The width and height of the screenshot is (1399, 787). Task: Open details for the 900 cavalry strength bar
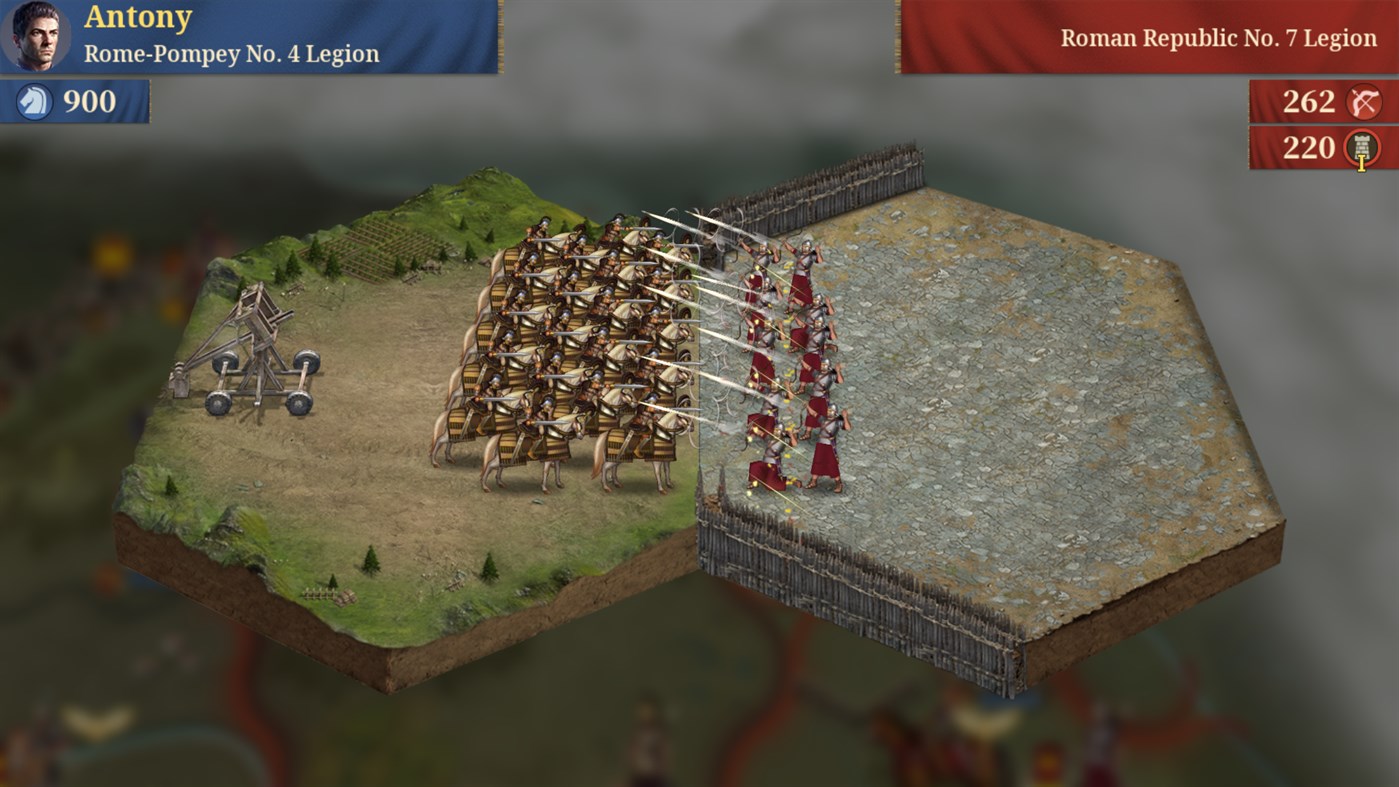(x=75, y=100)
